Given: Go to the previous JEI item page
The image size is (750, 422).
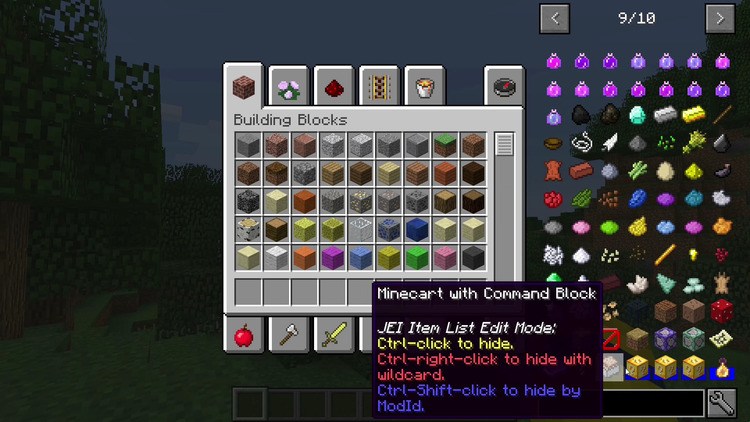Looking at the screenshot, I should (x=555, y=18).
